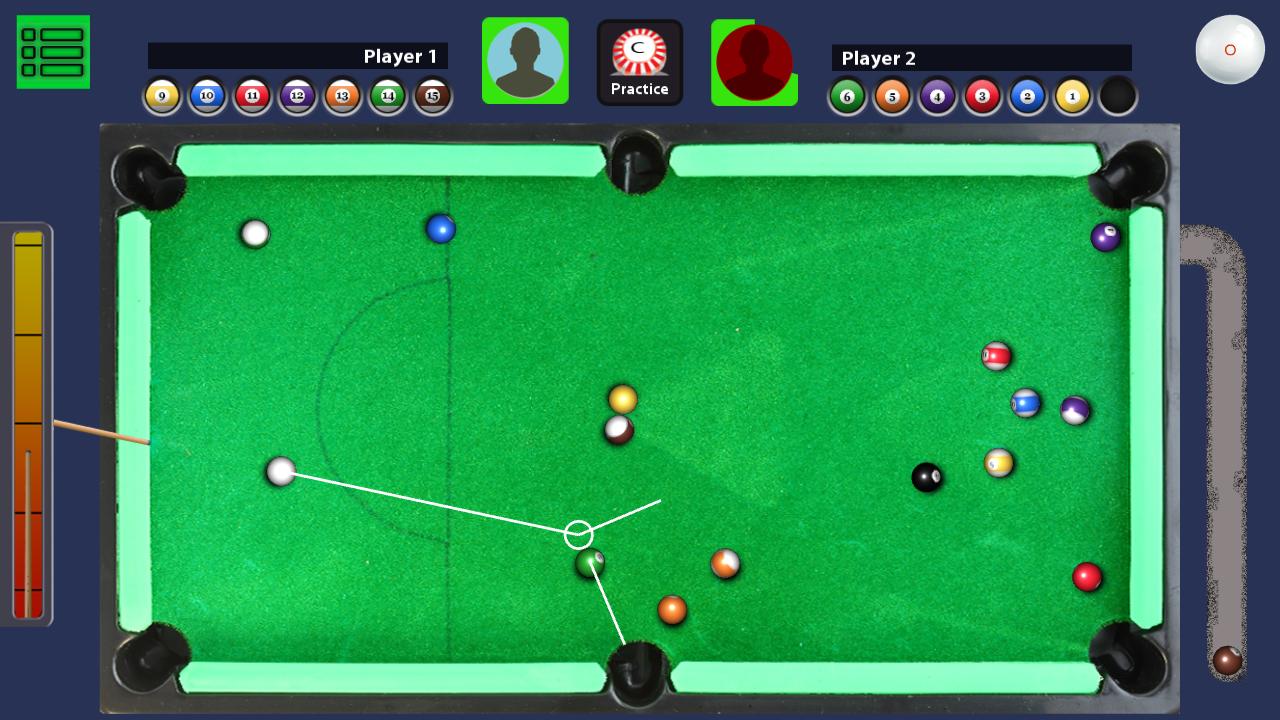Click the blue 2-ball icon
The width and height of the screenshot is (1280, 720).
1027,95
